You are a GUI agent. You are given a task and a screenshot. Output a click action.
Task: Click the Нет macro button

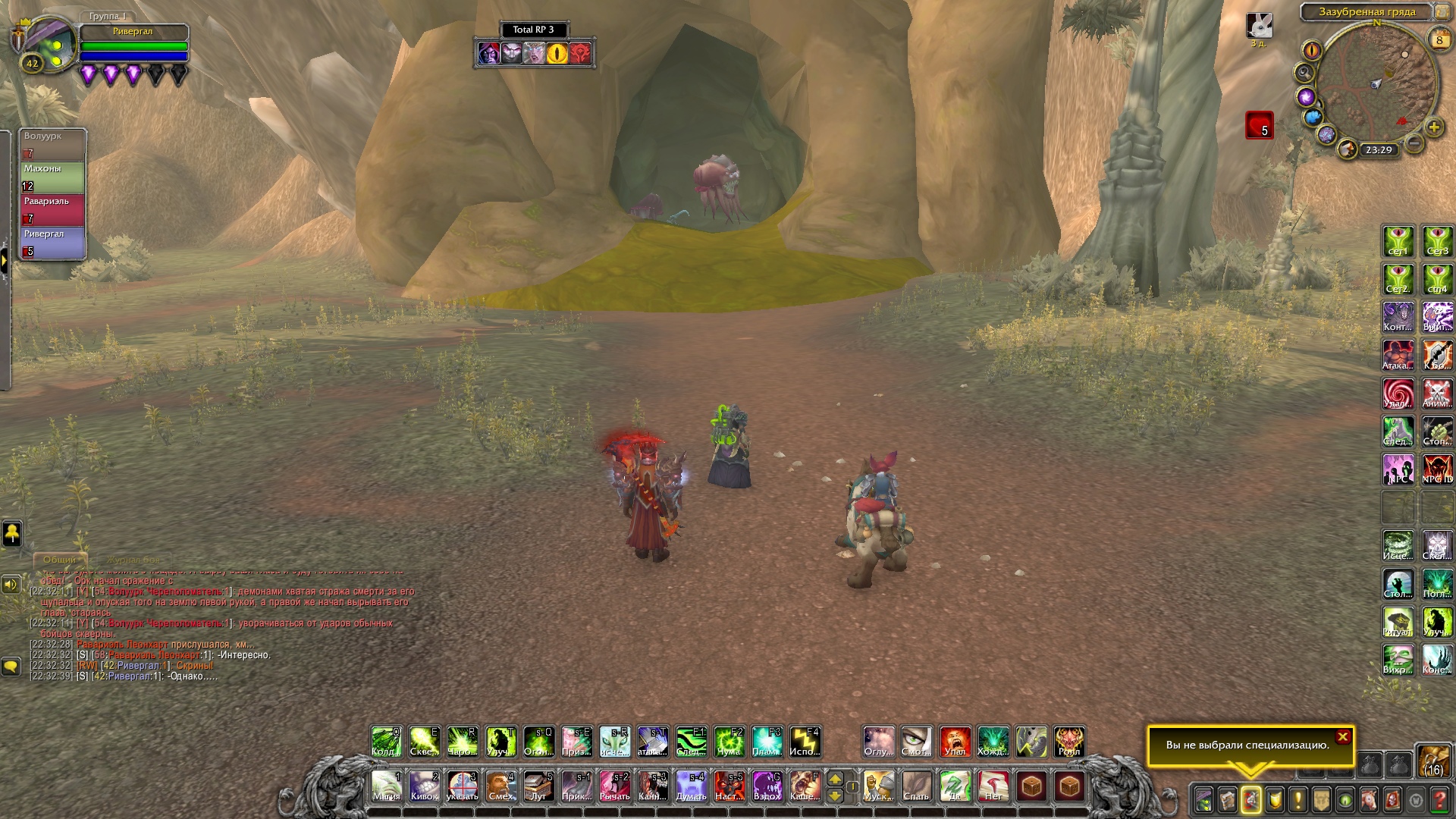[993, 786]
